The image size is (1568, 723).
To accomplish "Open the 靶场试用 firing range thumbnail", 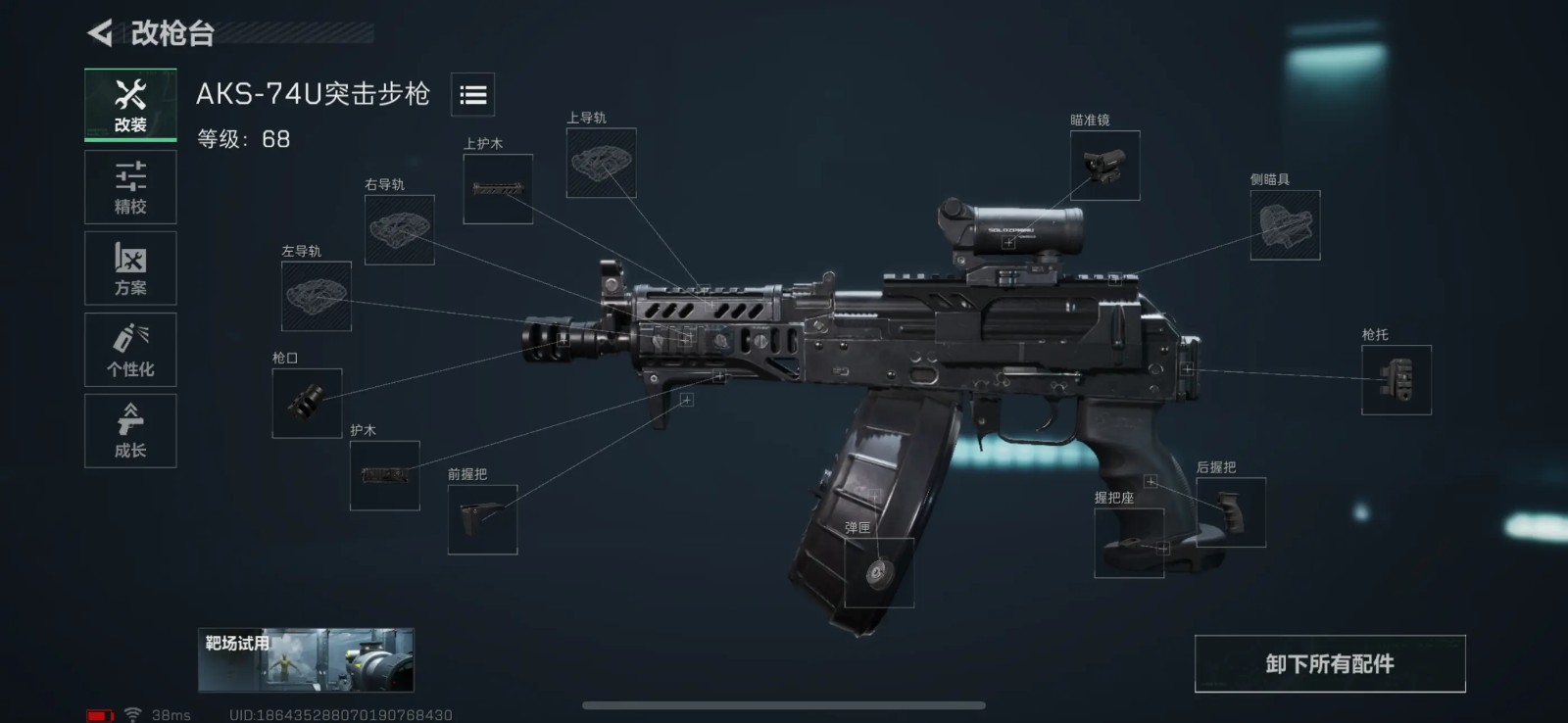I will [306, 660].
